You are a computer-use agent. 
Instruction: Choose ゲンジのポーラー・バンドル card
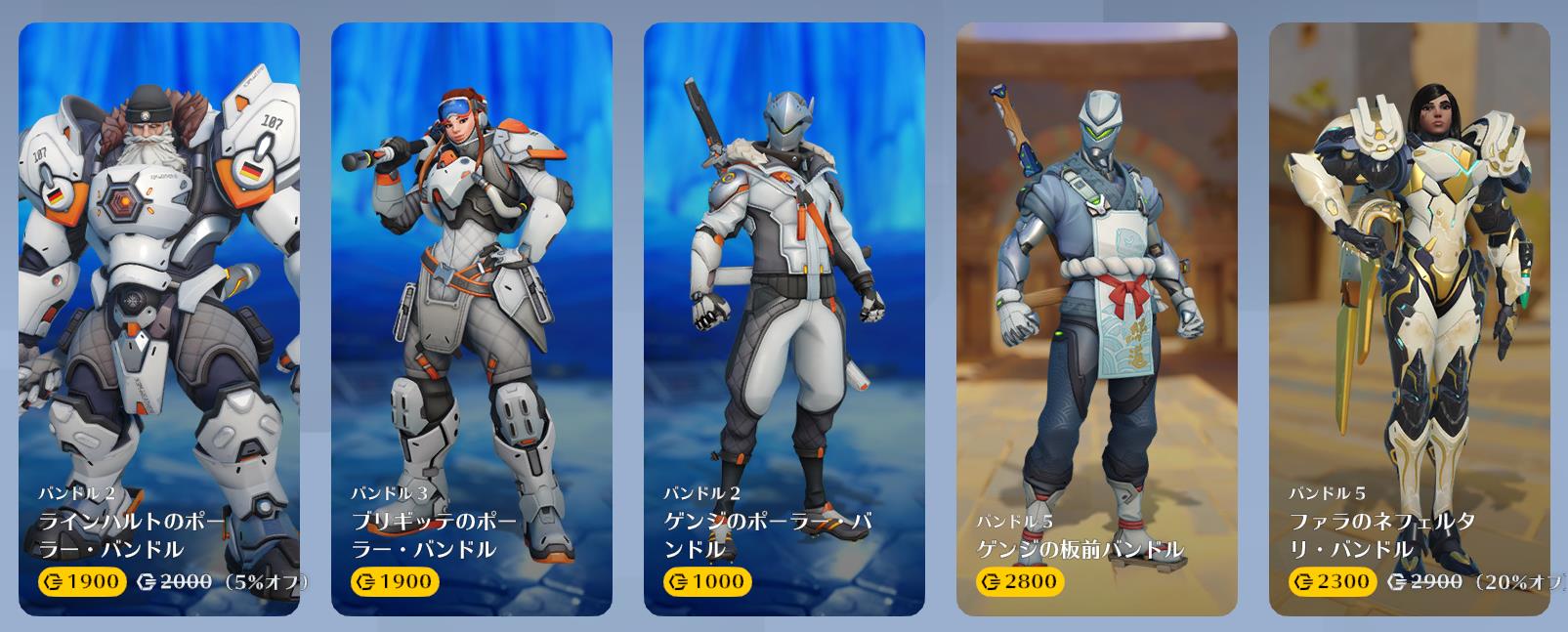click(x=784, y=319)
